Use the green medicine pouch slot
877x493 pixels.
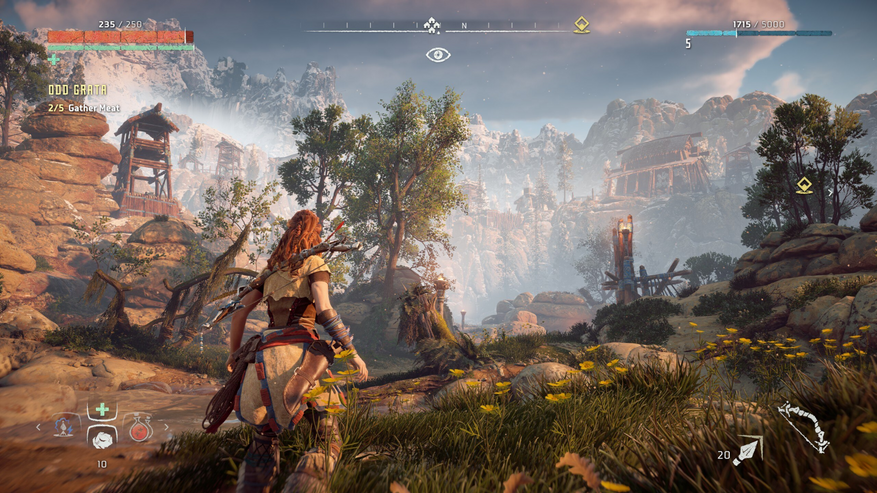click(102, 410)
